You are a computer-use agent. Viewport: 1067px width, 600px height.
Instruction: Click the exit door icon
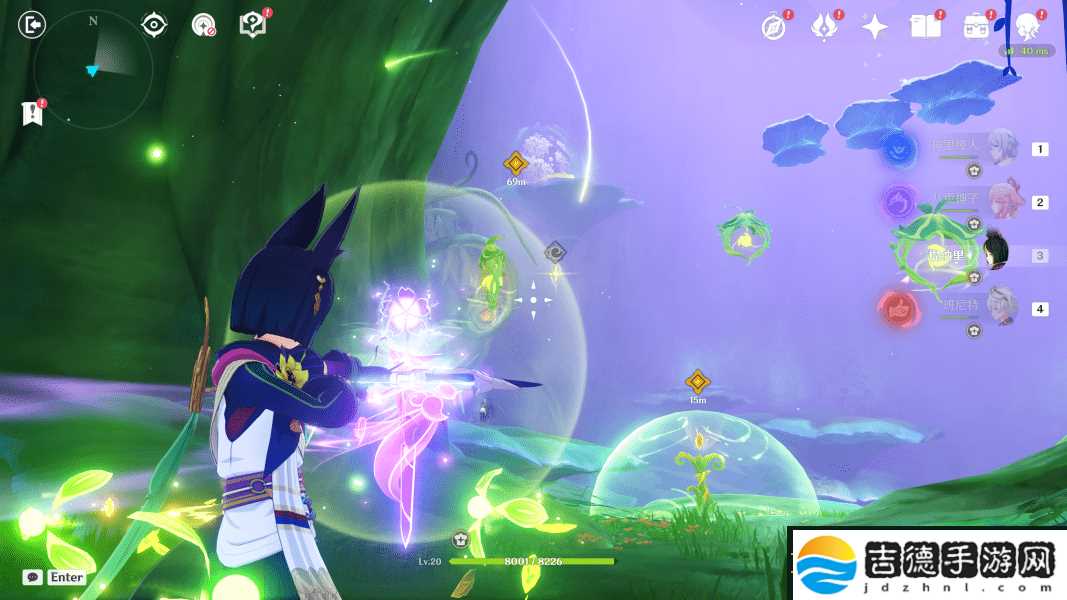click(x=33, y=24)
